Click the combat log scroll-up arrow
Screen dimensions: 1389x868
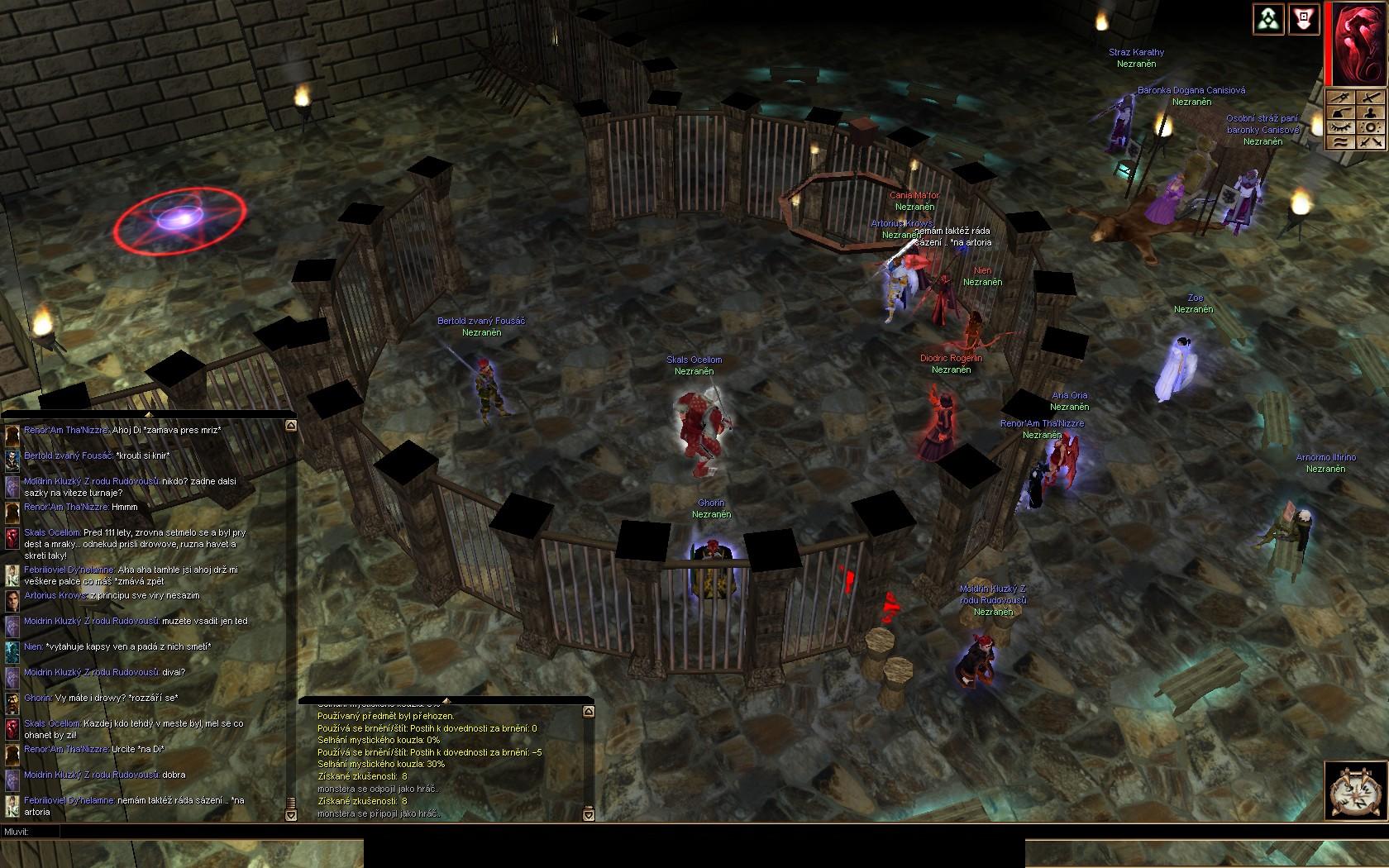pos(588,712)
